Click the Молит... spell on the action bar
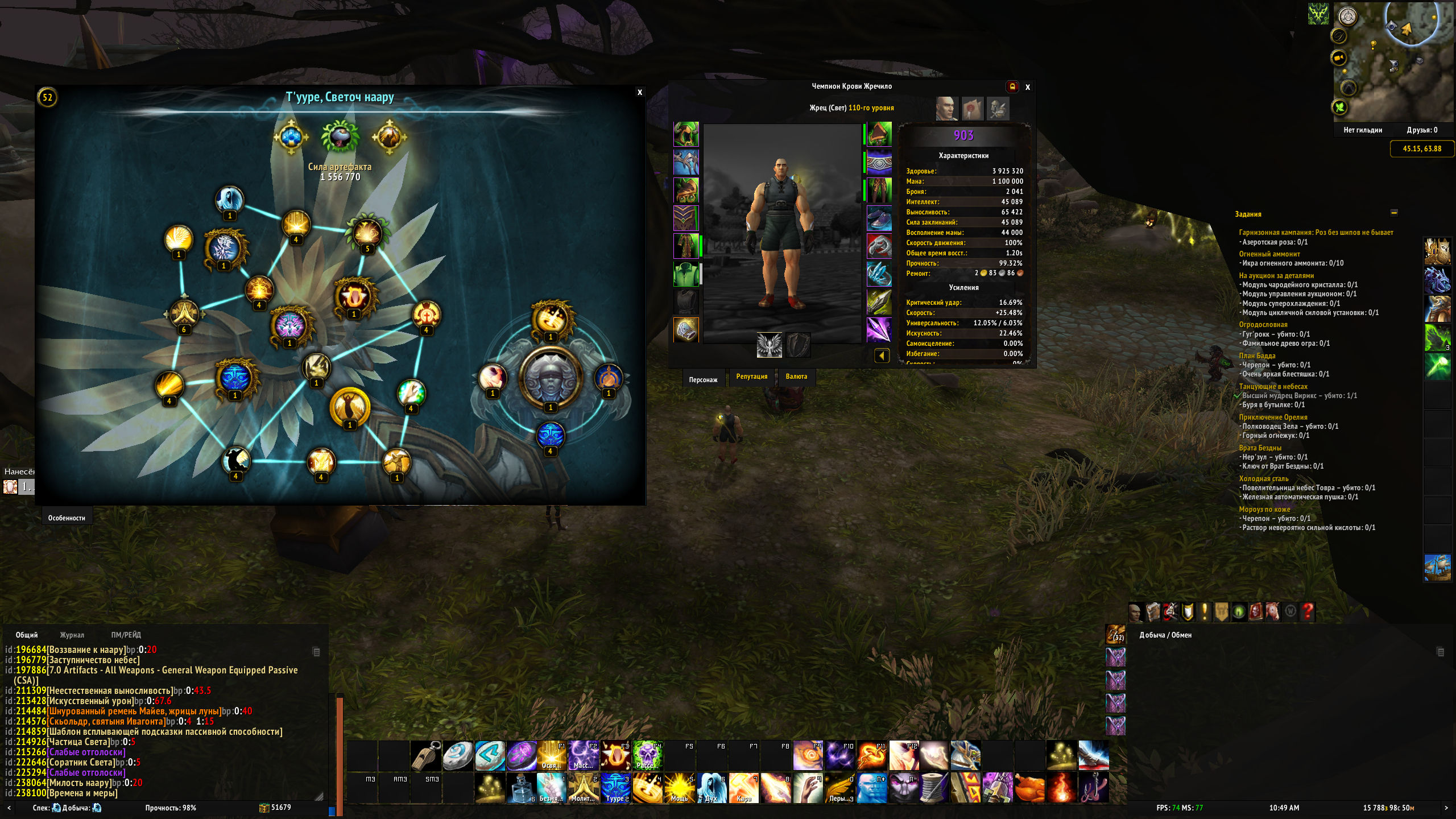This screenshot has width=1456, height=819. [583, 787]
